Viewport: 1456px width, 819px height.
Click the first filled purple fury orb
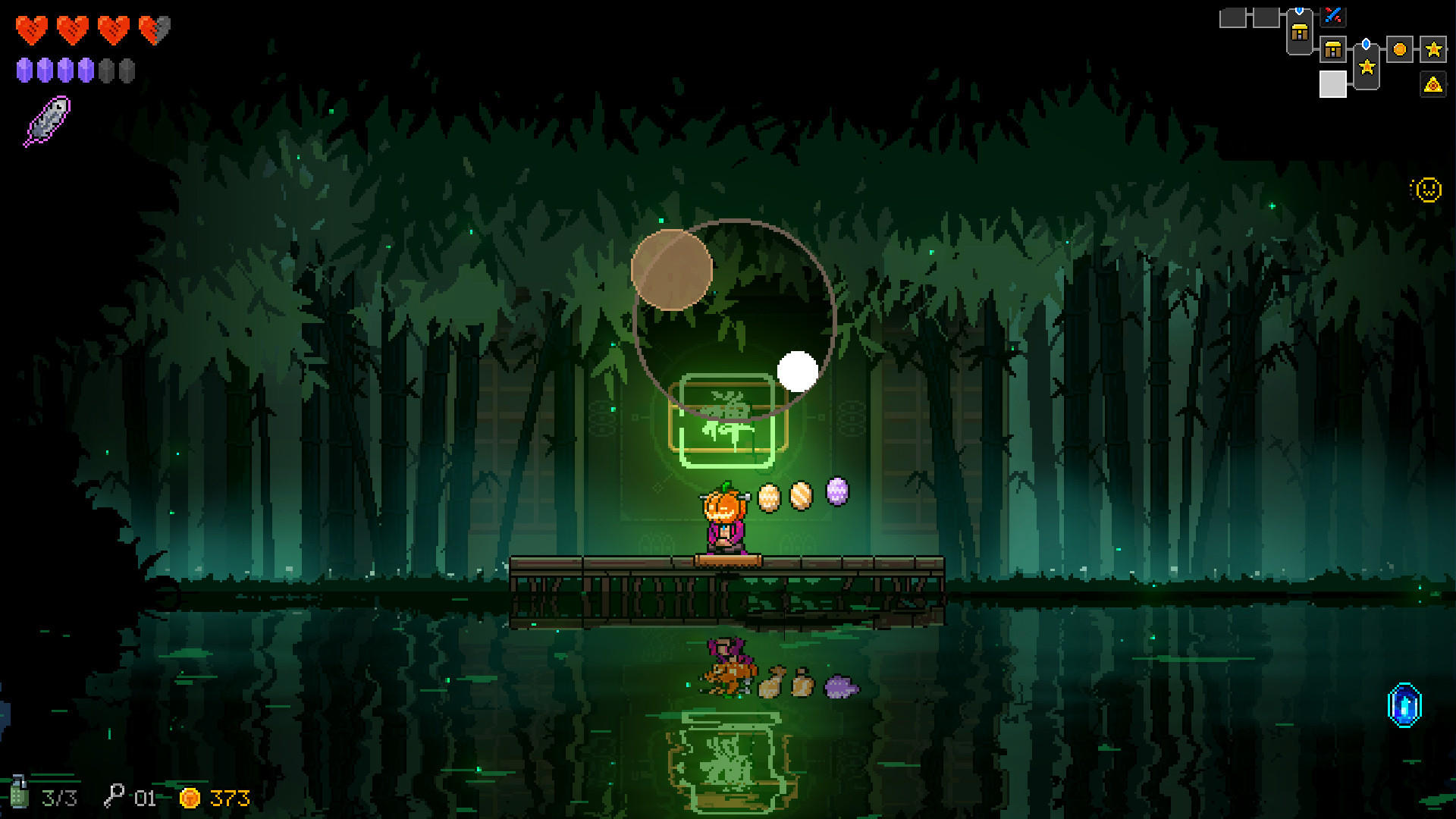pyautogui.click(x=25, y=70)
